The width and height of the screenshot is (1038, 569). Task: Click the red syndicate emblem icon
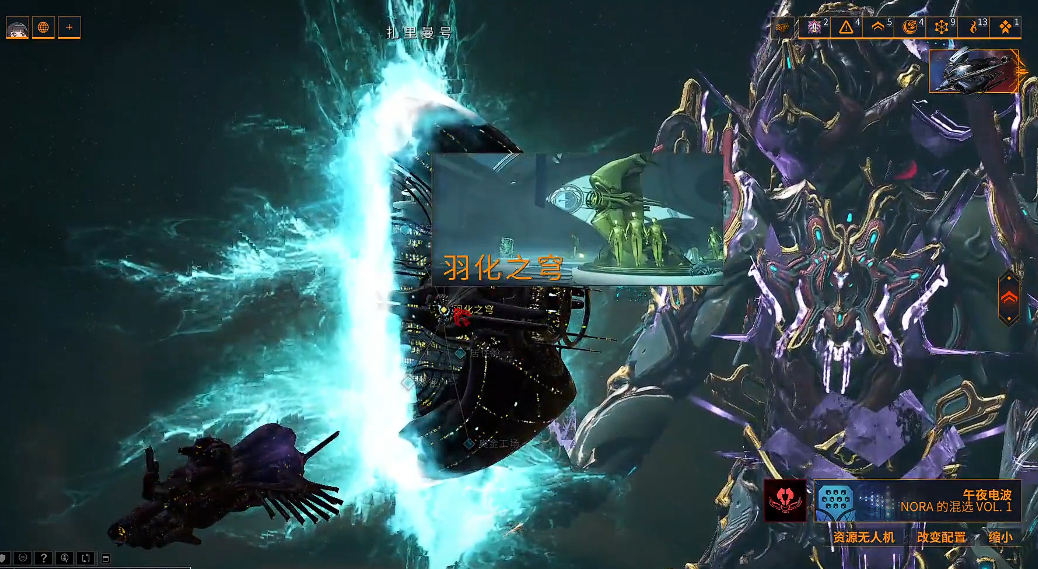[x=785, y=501]
